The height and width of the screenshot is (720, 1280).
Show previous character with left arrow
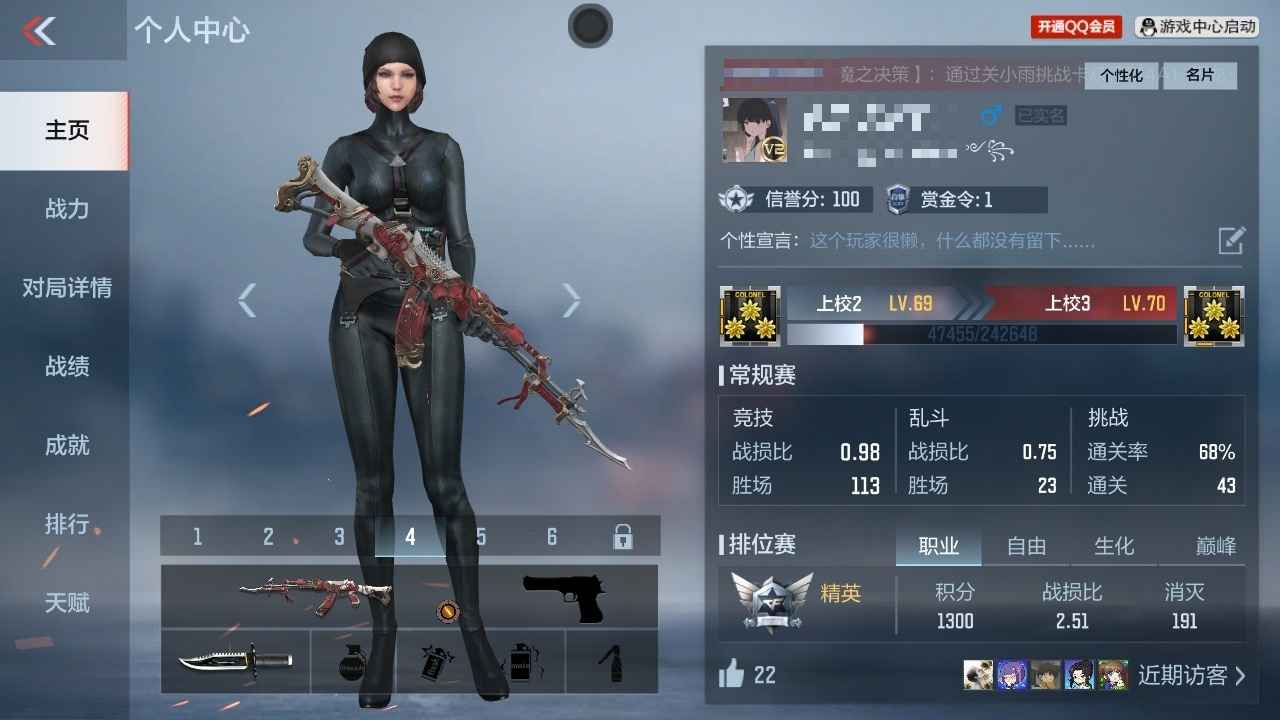tap(247, 300)
